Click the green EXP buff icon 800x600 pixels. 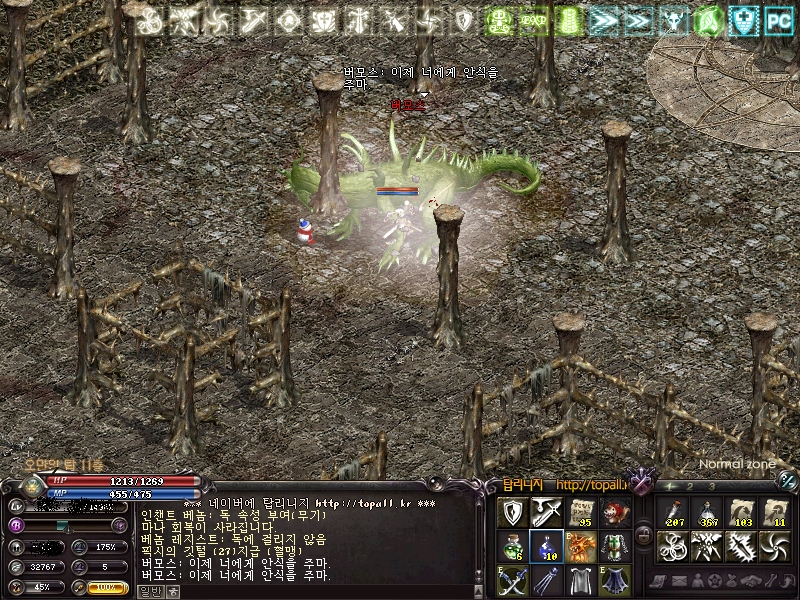pyautogui.click(x=533, y=19)
